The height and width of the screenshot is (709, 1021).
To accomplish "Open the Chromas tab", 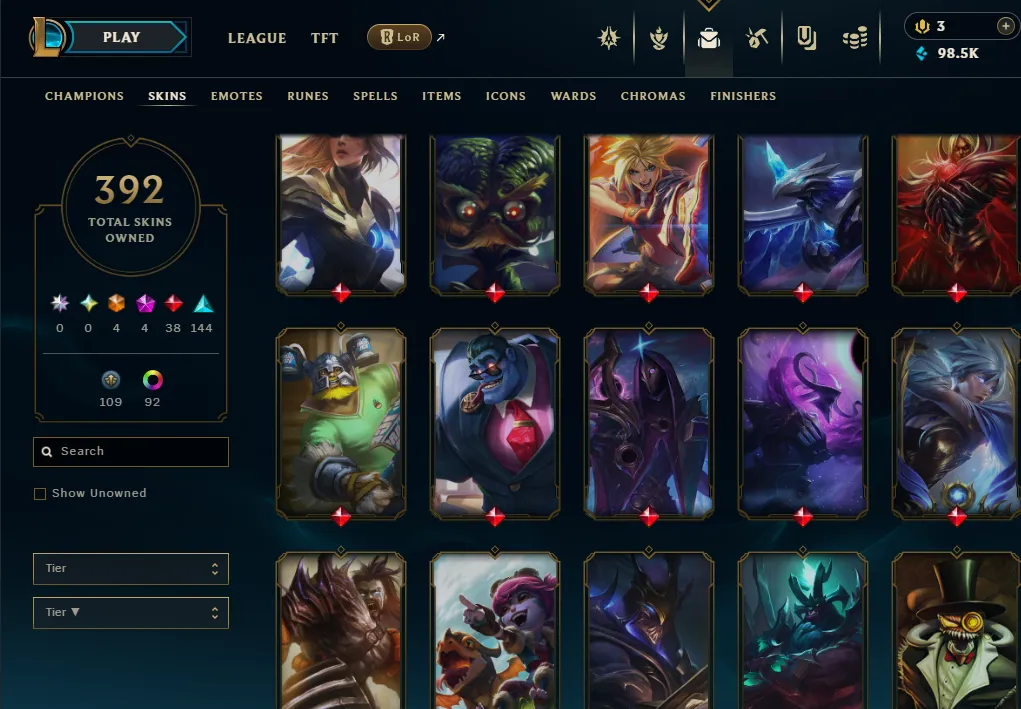I will pos(653,96).
